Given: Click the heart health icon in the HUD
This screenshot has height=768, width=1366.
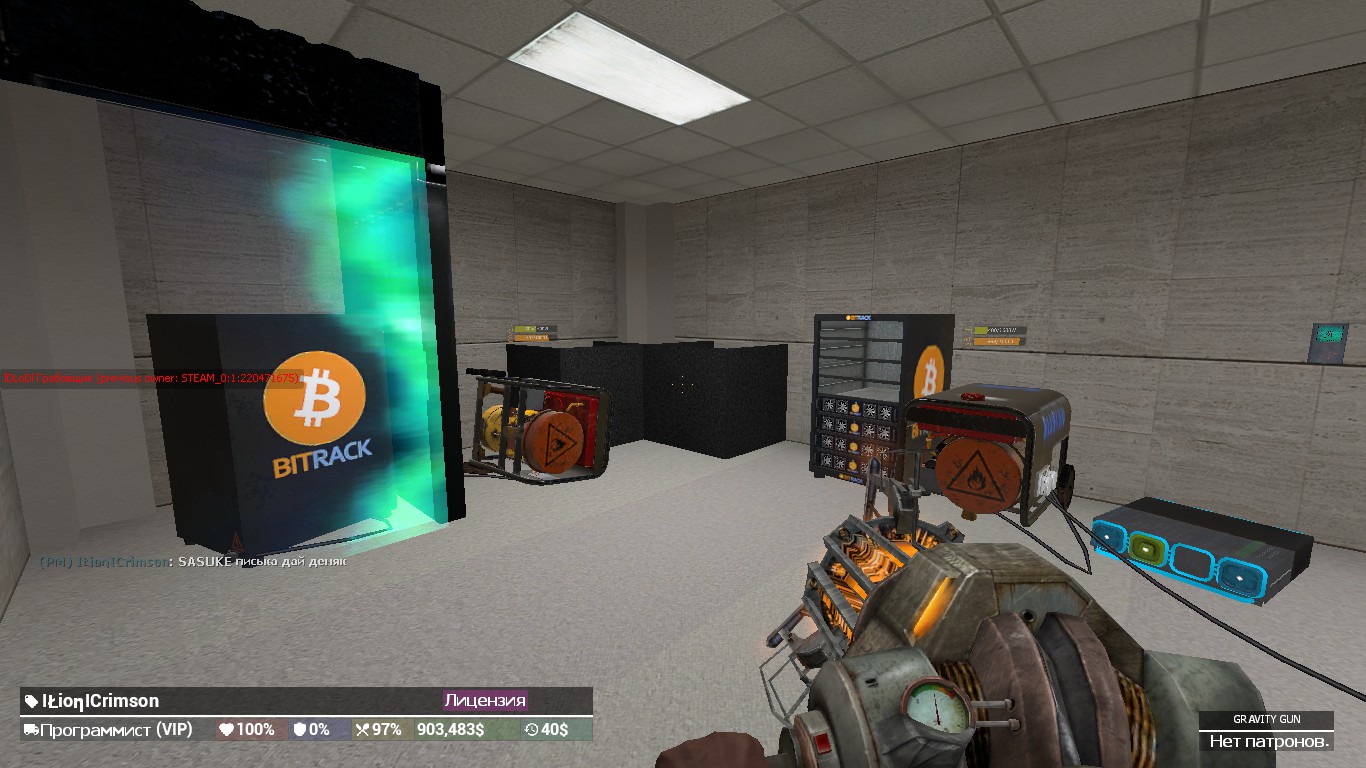Looking at the screenshot, I should [x=227, y=730].
